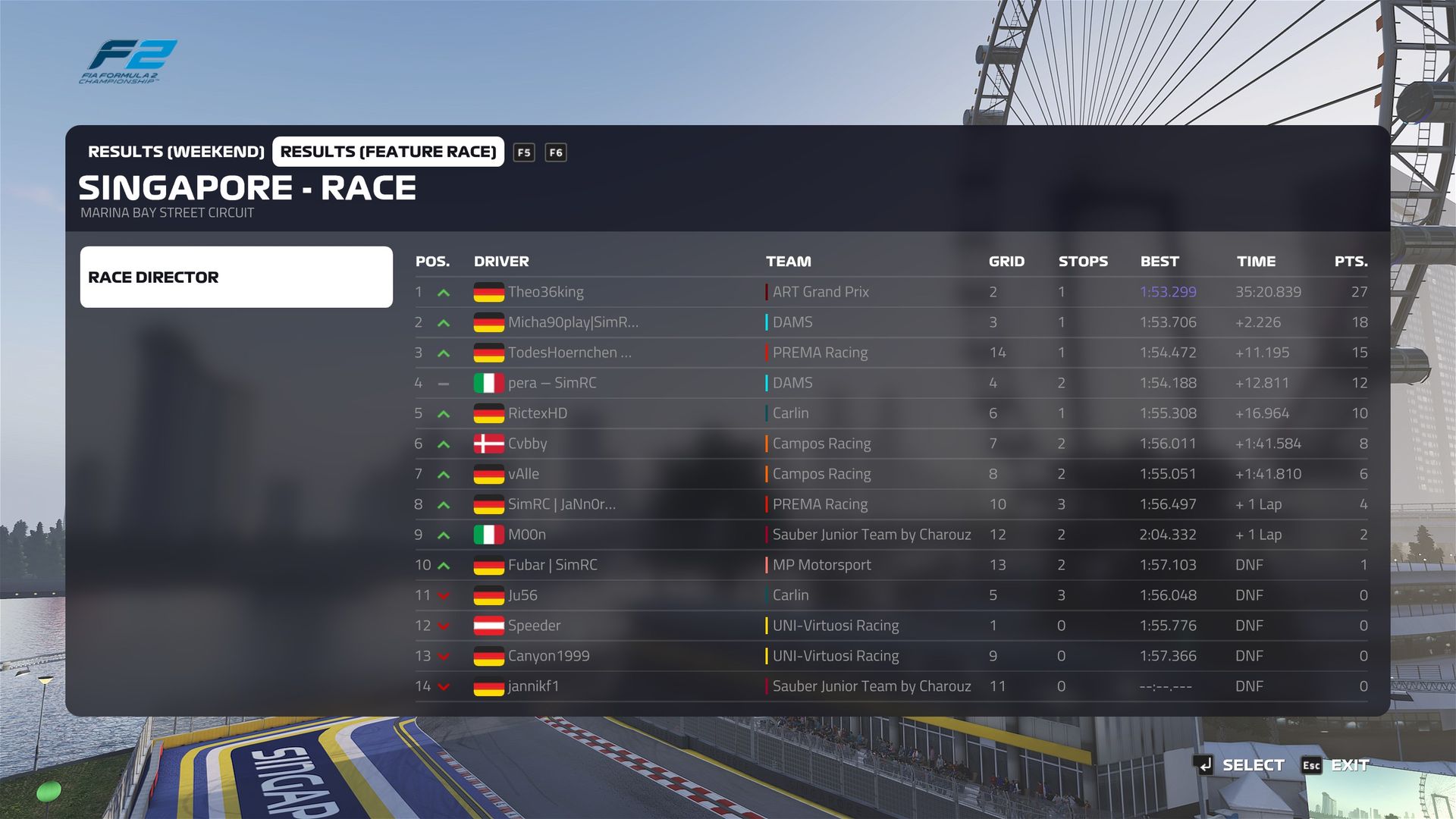Switch to the Results (Weekend) tab
This screenshot has width=1456, height=819.
(176, 152)
